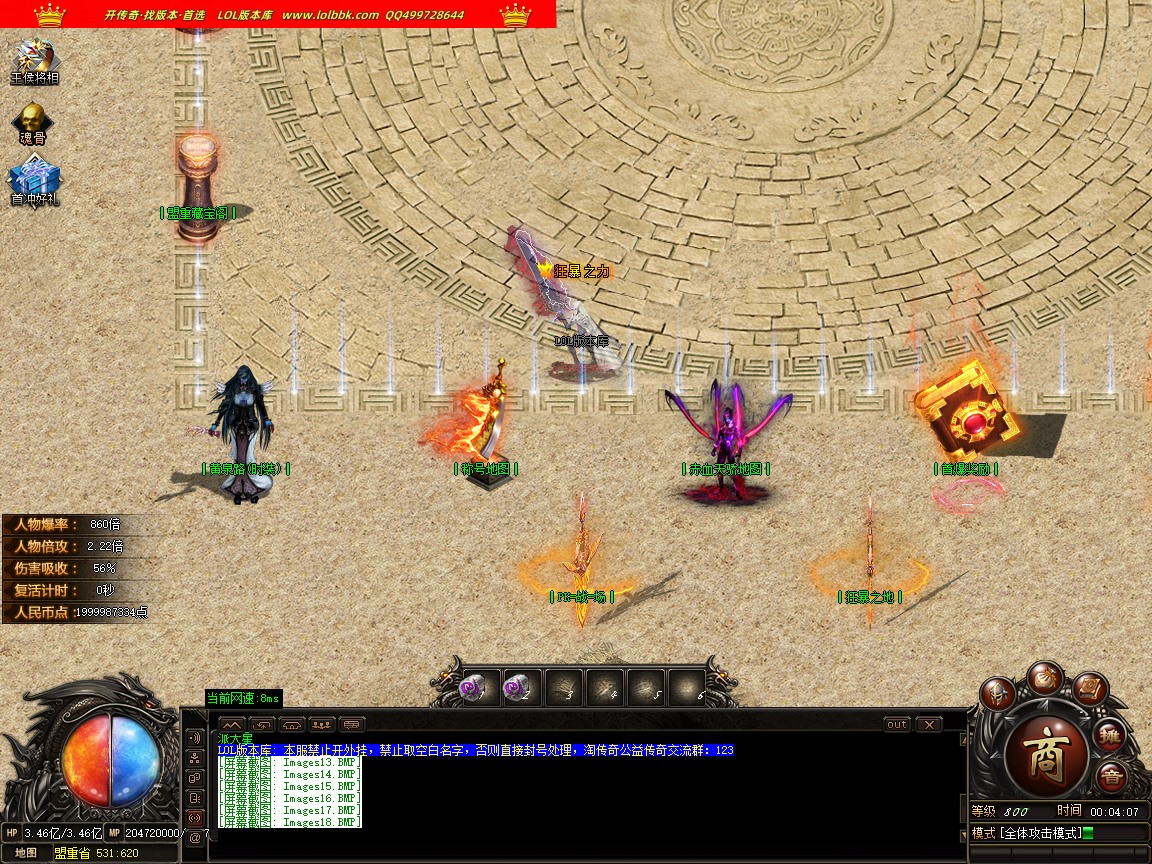Select the Images18.BMP screenshot chat line
1152x864 pixels.
(x=290, y=822)
